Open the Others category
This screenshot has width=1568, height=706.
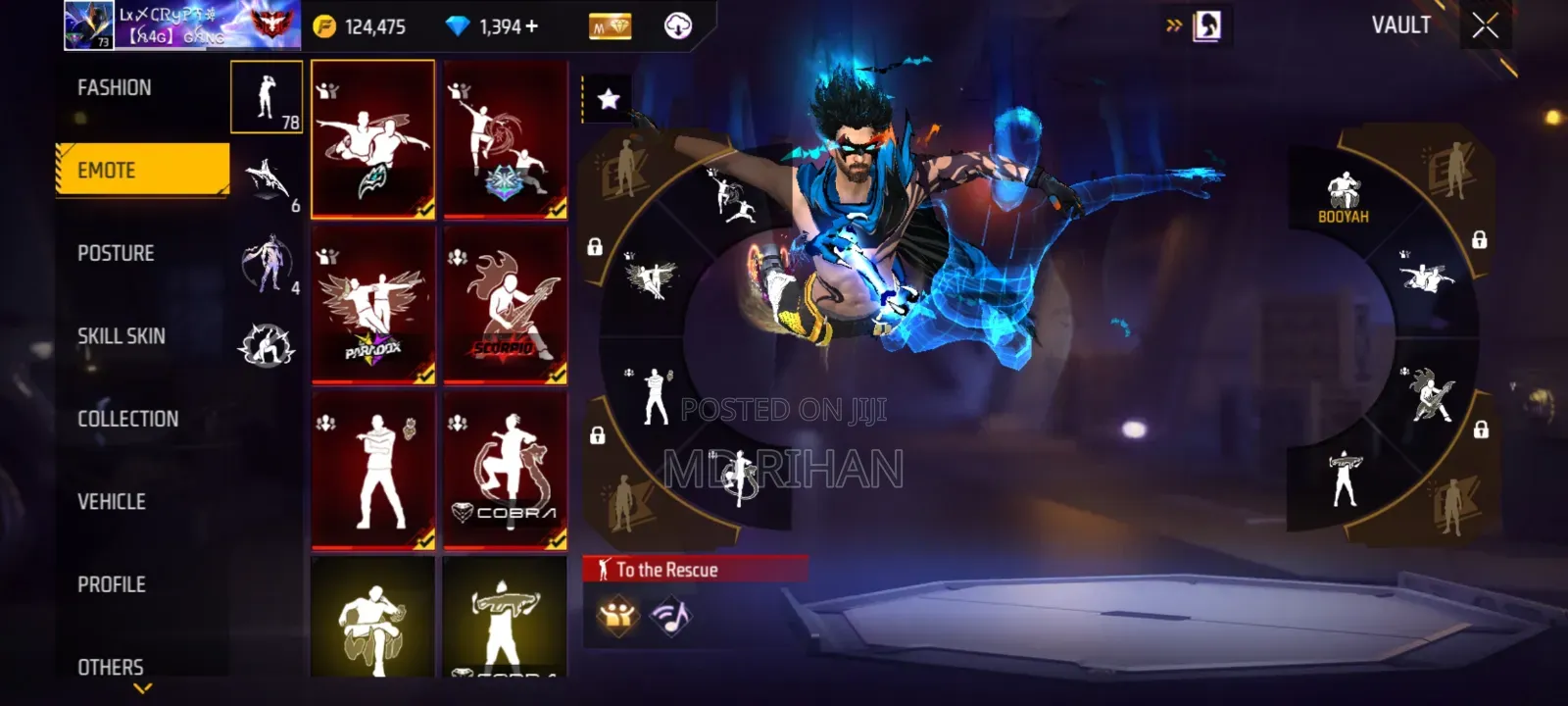(110, 667)
